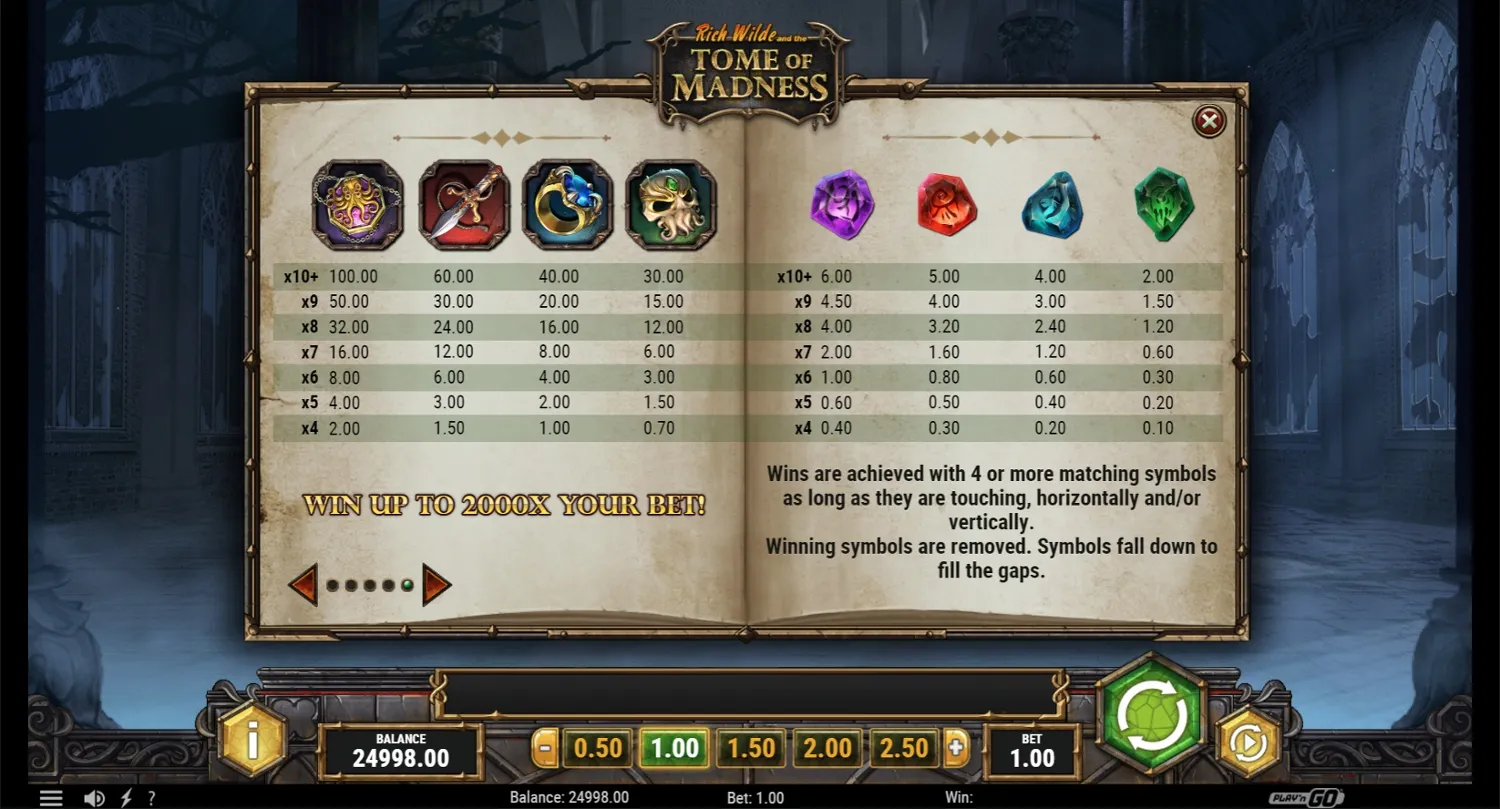Viewport: 1500px width, 809px height.
Task: Open autoplay with the gold play icon
Action: [1249, 742]
